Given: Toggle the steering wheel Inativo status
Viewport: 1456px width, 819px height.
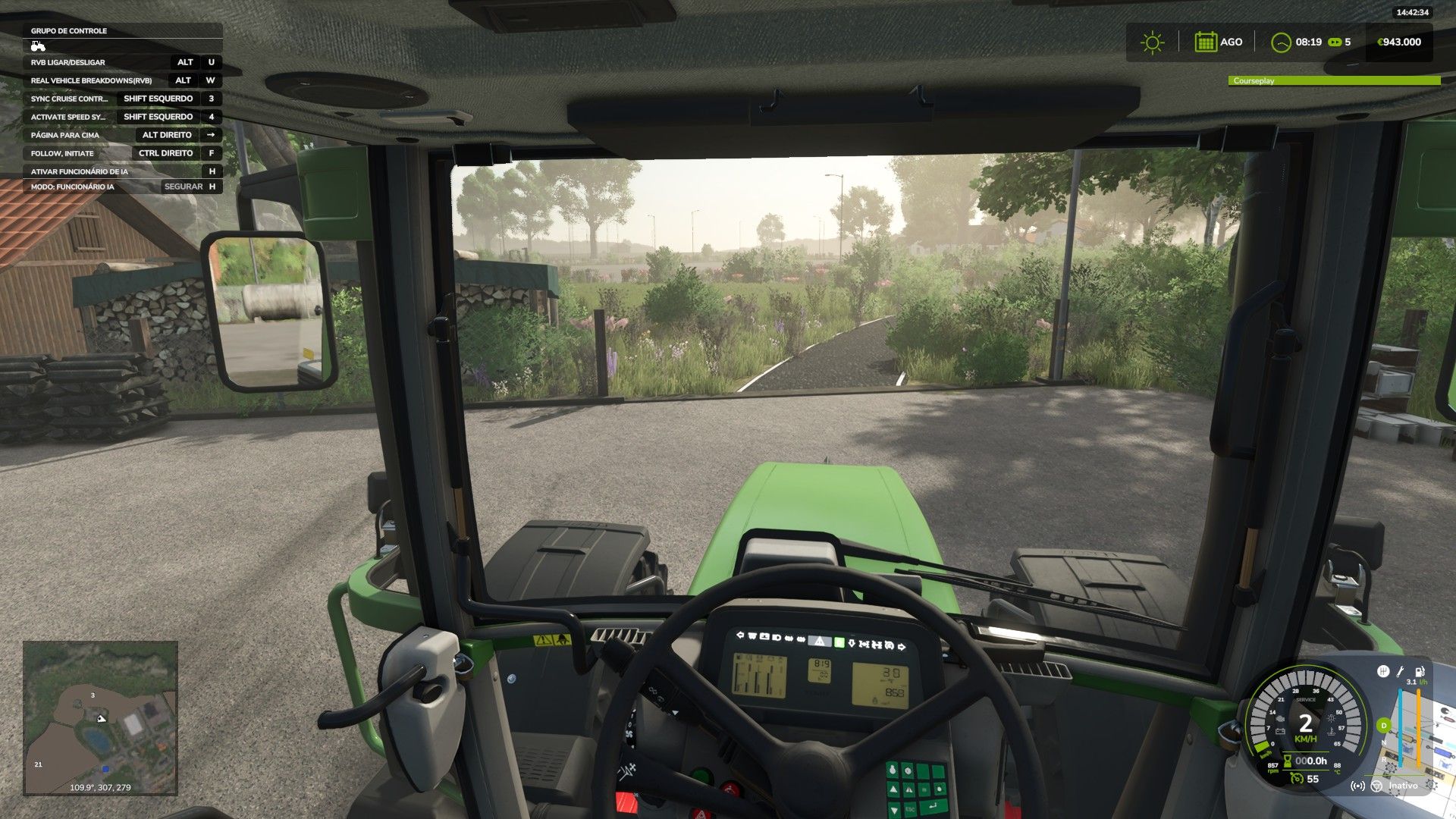Looking at the screenshot, I should coord(1377,786).
